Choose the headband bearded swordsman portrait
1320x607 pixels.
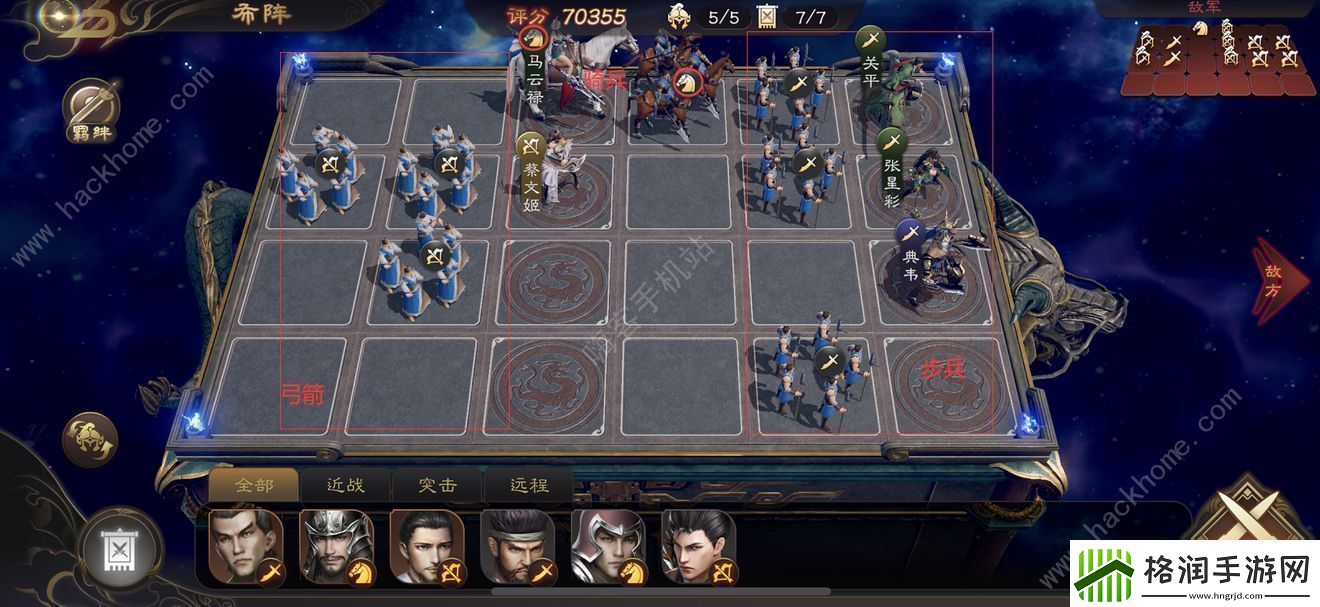(518, 546)
